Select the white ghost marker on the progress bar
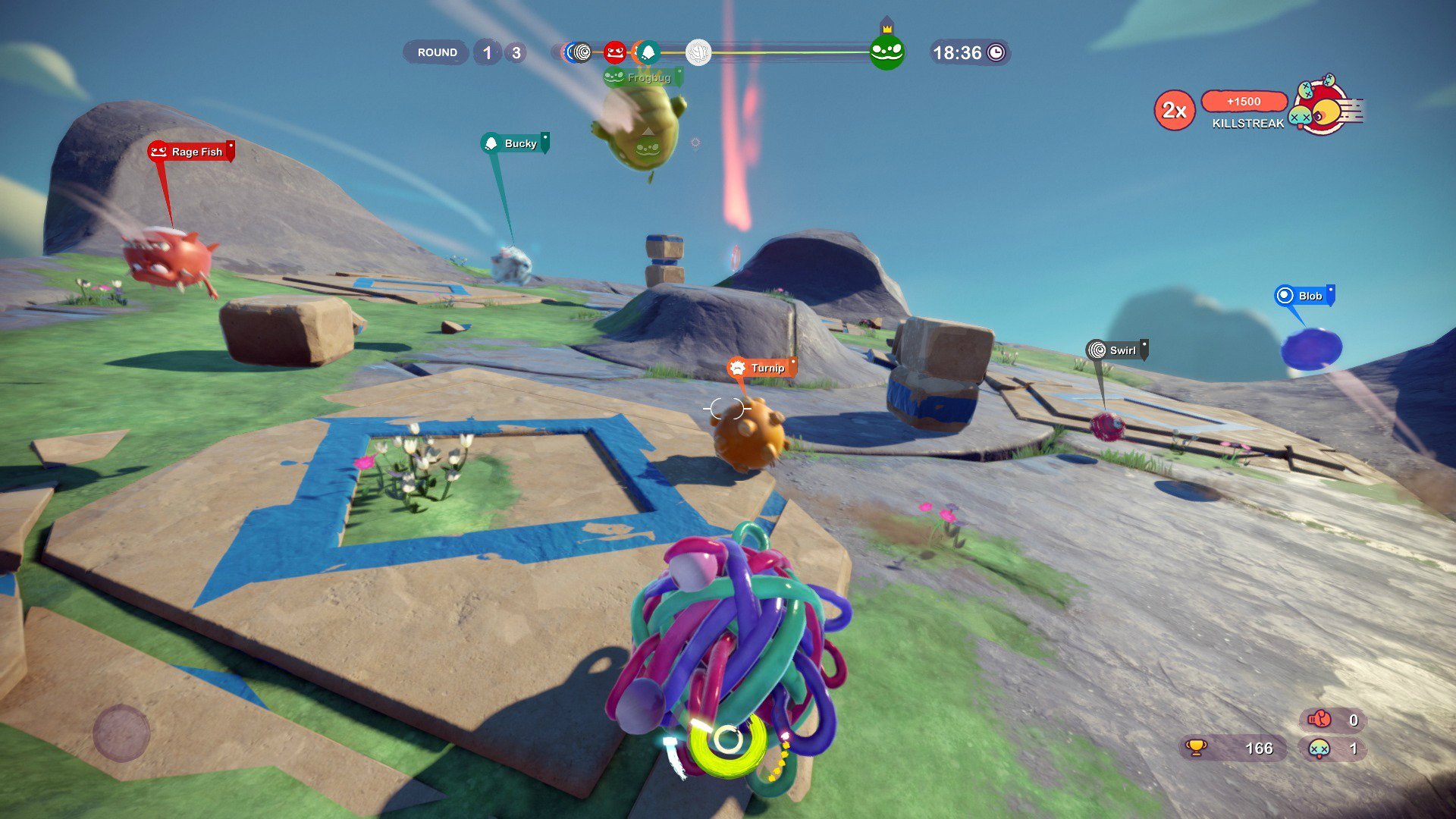 pyautogui.click(x=698, y=53)
